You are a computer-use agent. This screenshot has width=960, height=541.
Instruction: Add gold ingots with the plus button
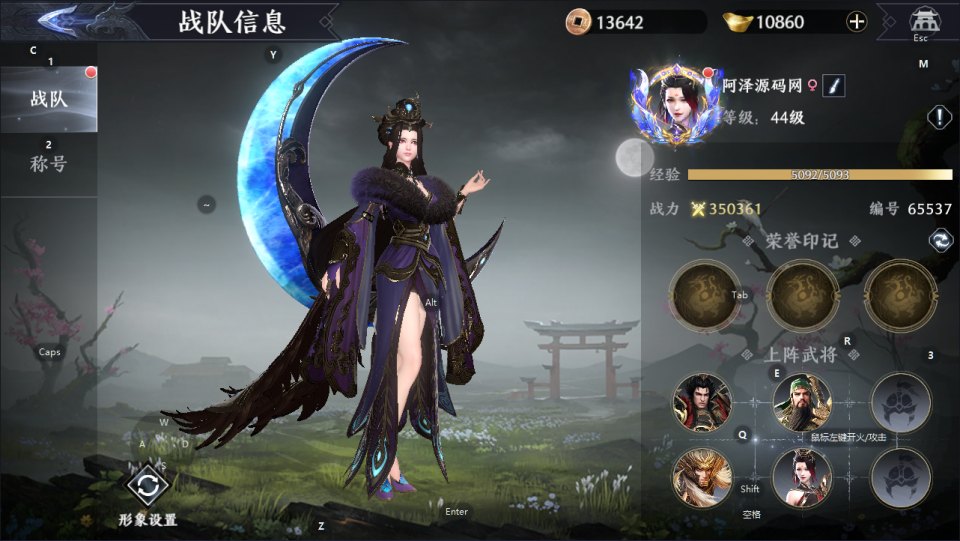[x=856, y=21]
